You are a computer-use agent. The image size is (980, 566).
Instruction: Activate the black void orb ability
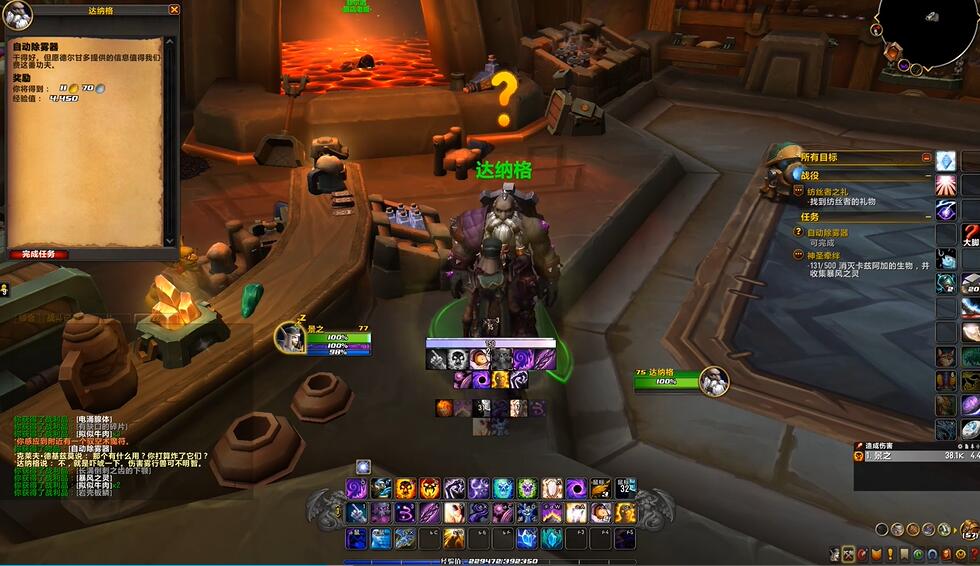(576, 488)
